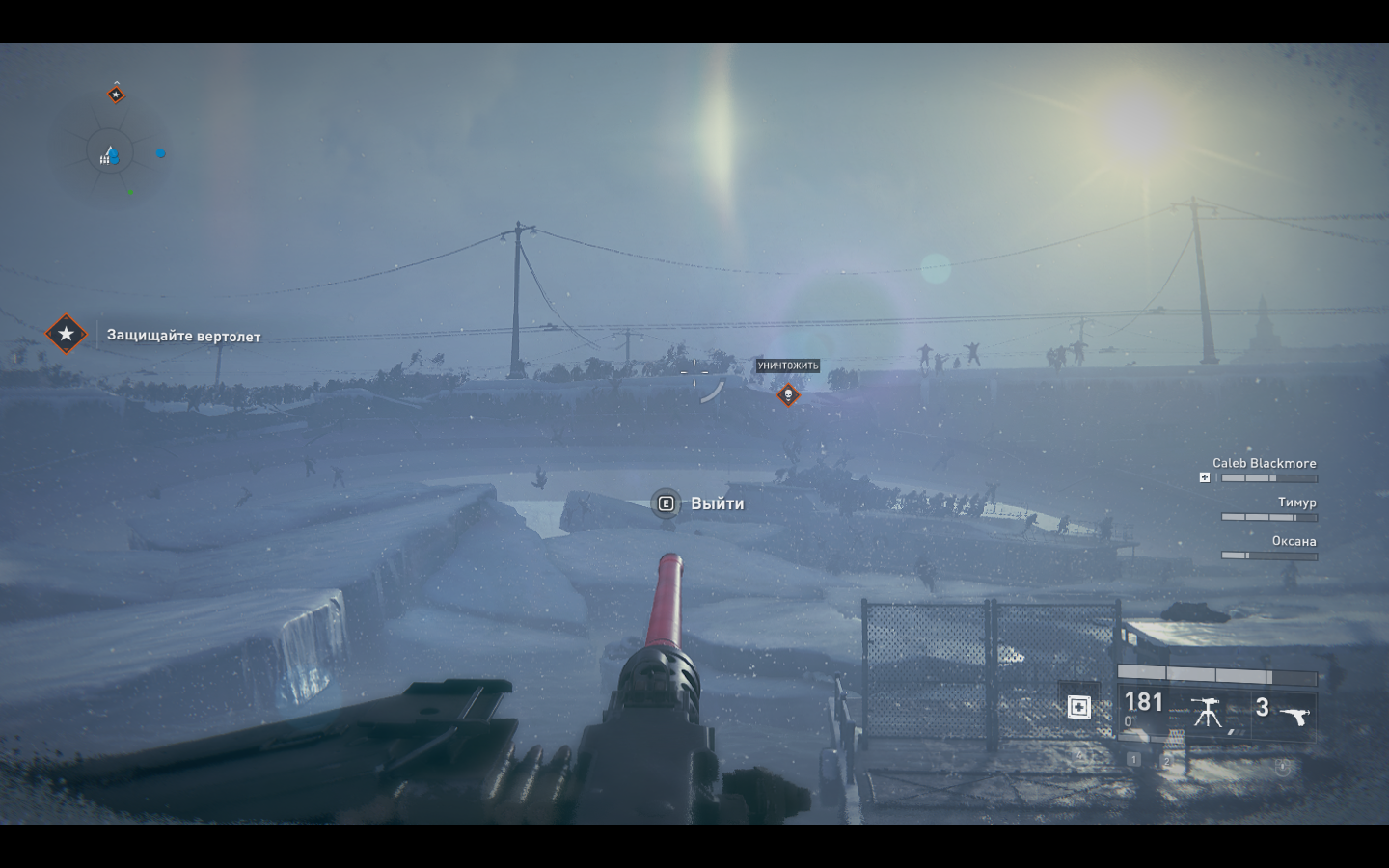Click the star objective icon beside 'Защищайте вертолет'
This screenshot has height=868, width=1389.
point(65,336)
